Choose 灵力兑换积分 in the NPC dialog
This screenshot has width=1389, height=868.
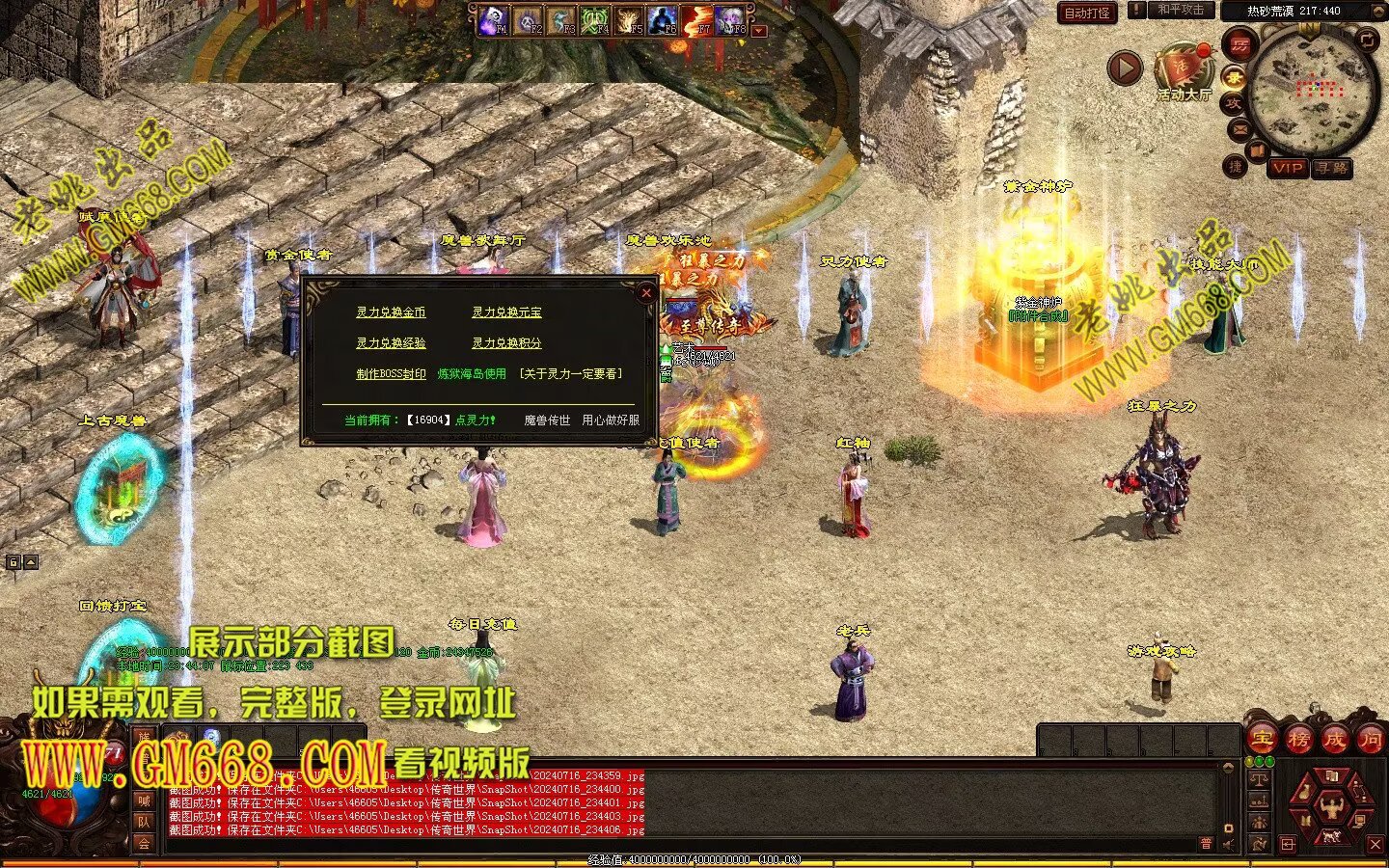[506, 343]
